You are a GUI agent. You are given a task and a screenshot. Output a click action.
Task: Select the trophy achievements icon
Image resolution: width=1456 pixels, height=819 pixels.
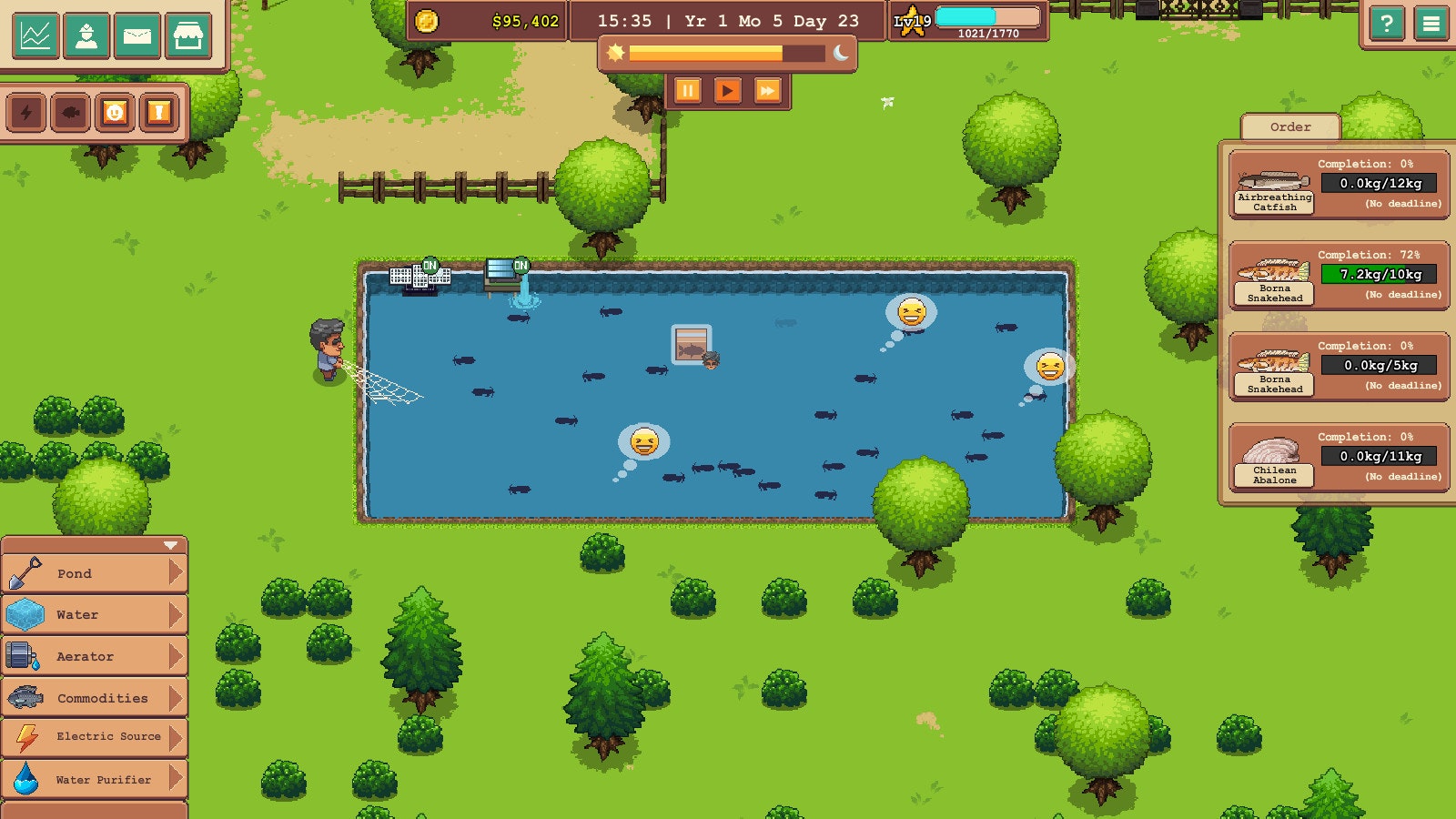157,112
